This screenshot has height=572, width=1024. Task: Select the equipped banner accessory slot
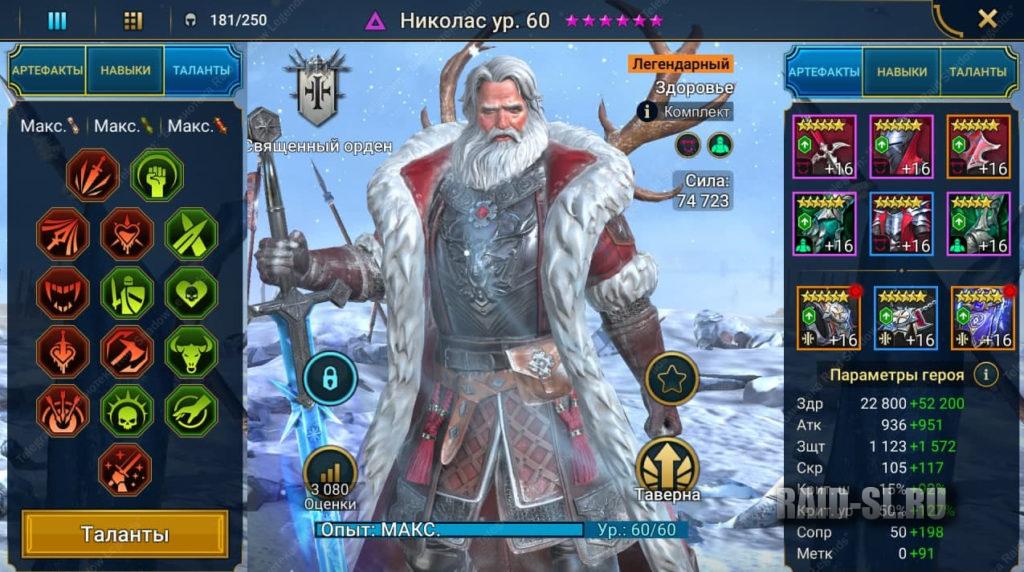pyautogui.click(x=977, y=318)
